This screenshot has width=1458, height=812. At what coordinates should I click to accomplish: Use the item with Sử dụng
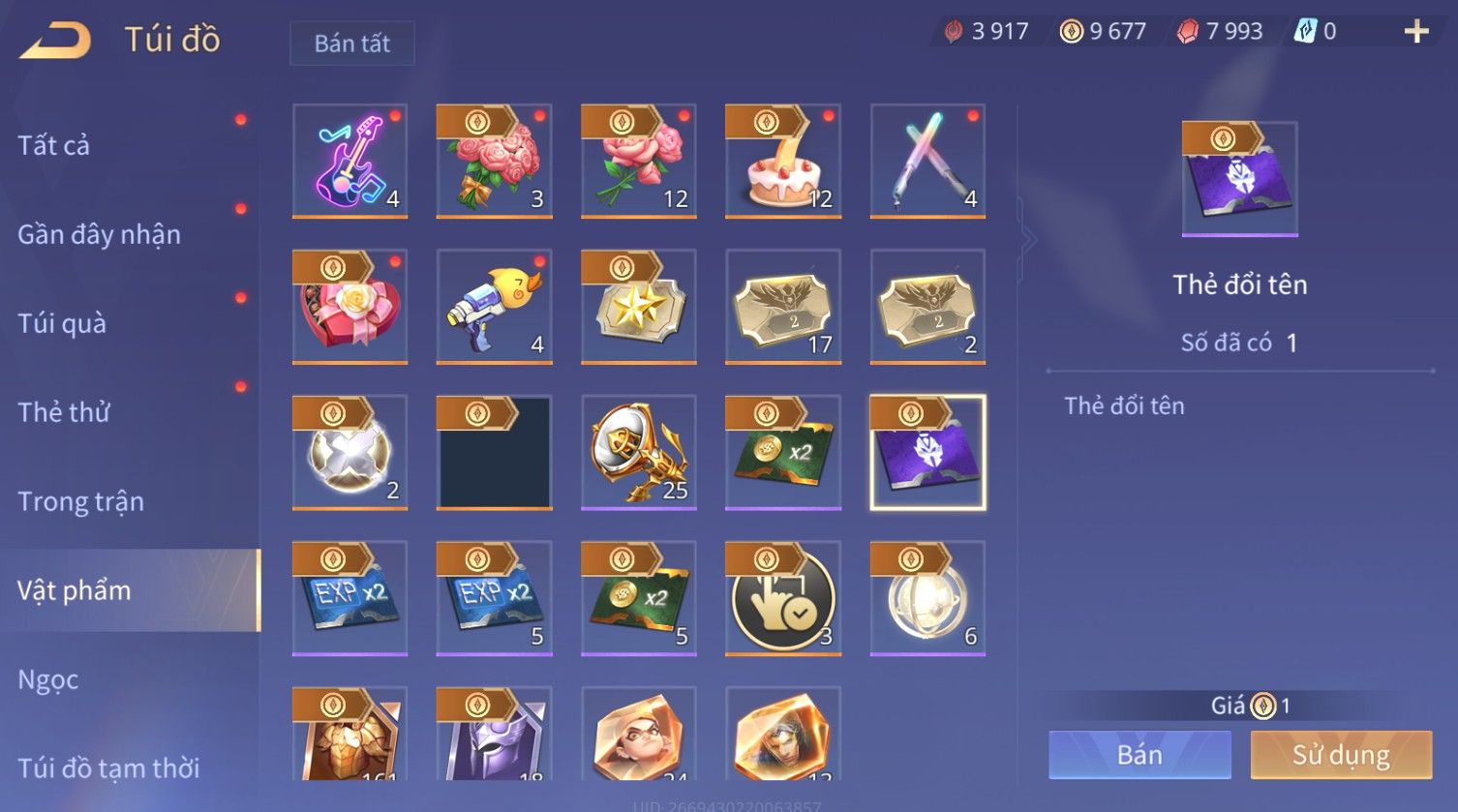click(1341, 755)
